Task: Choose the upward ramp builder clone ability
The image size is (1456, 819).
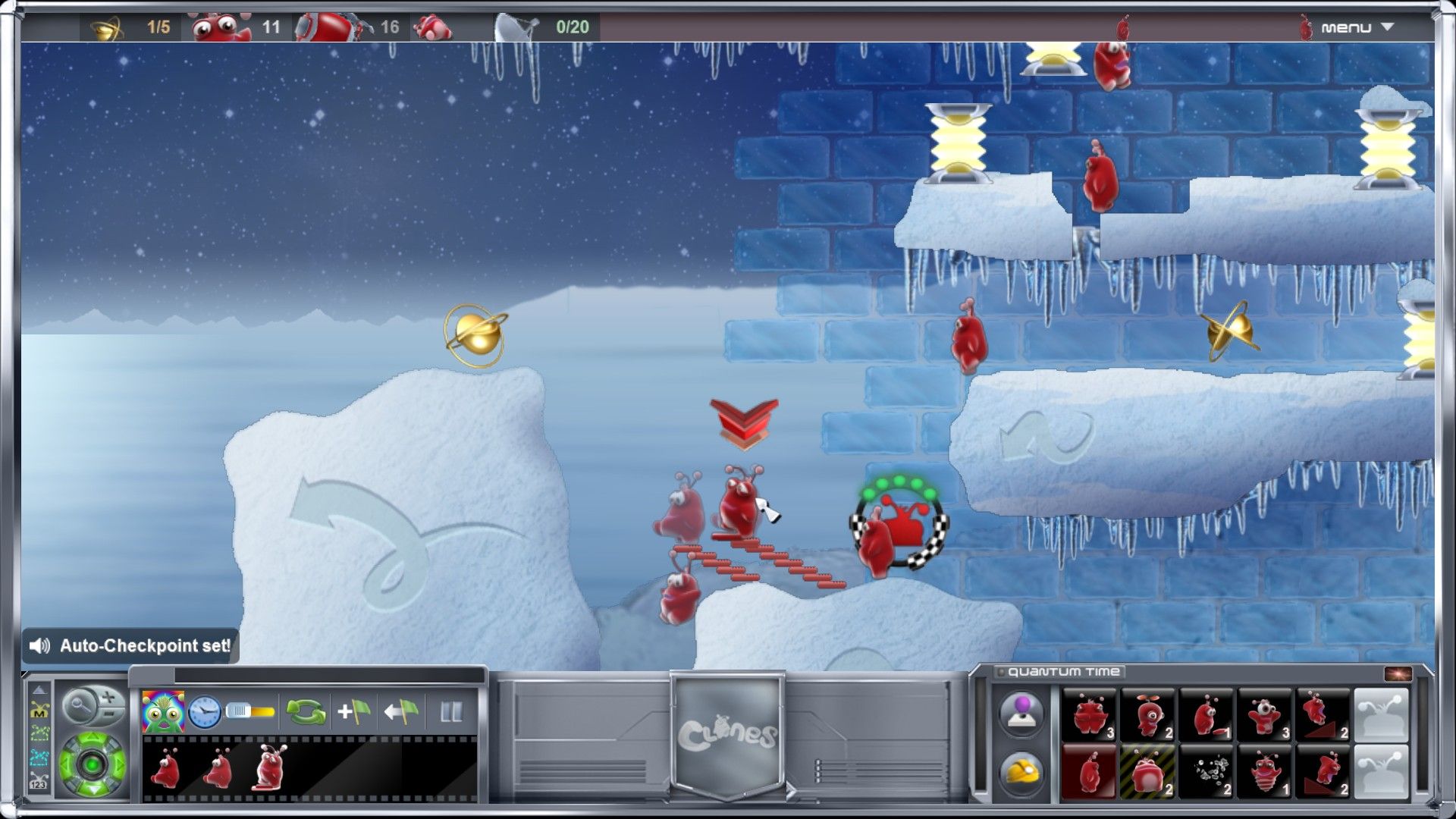Action: pos(1324,714)
